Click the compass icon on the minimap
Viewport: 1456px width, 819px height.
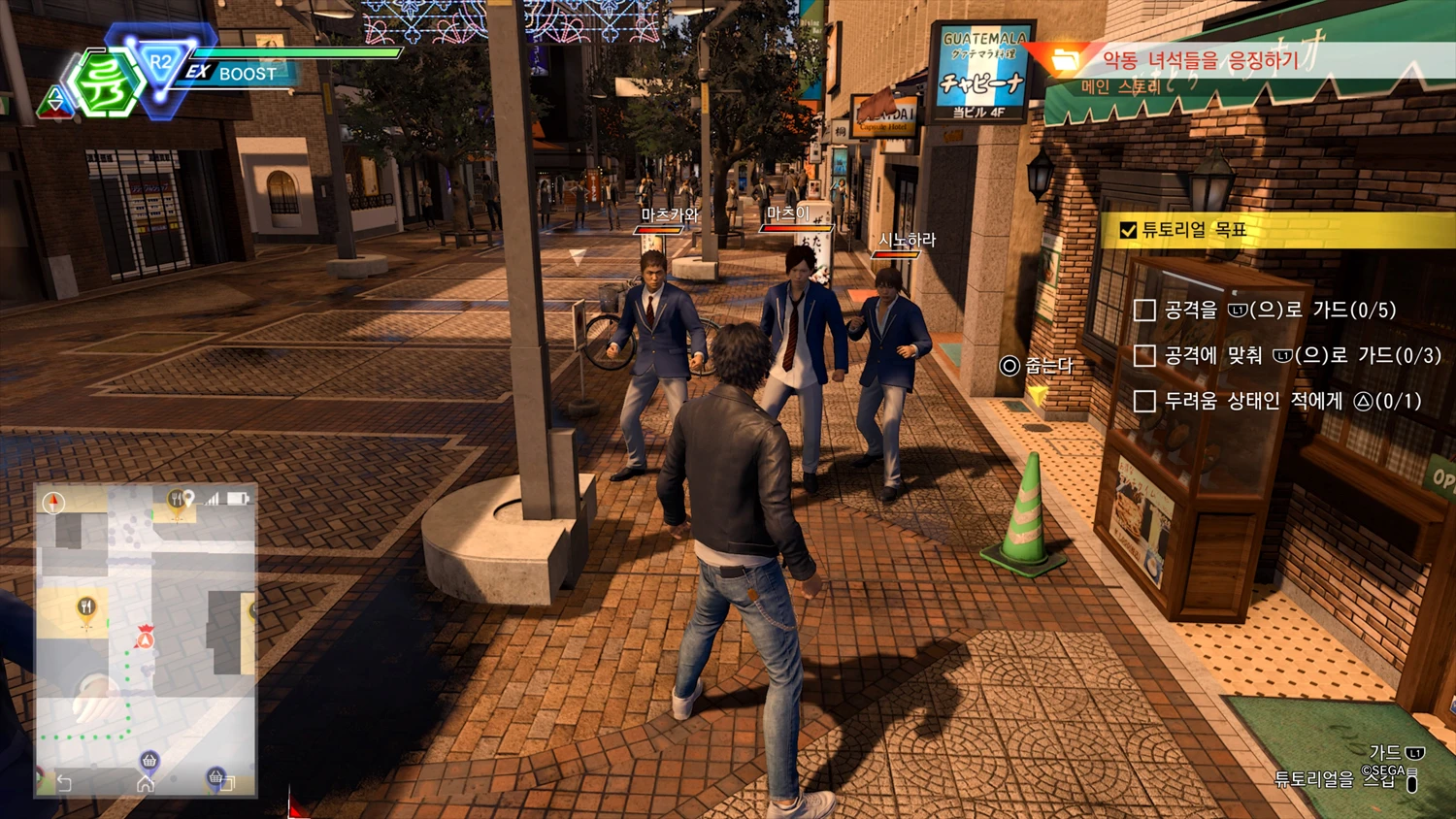pos(54,502)
